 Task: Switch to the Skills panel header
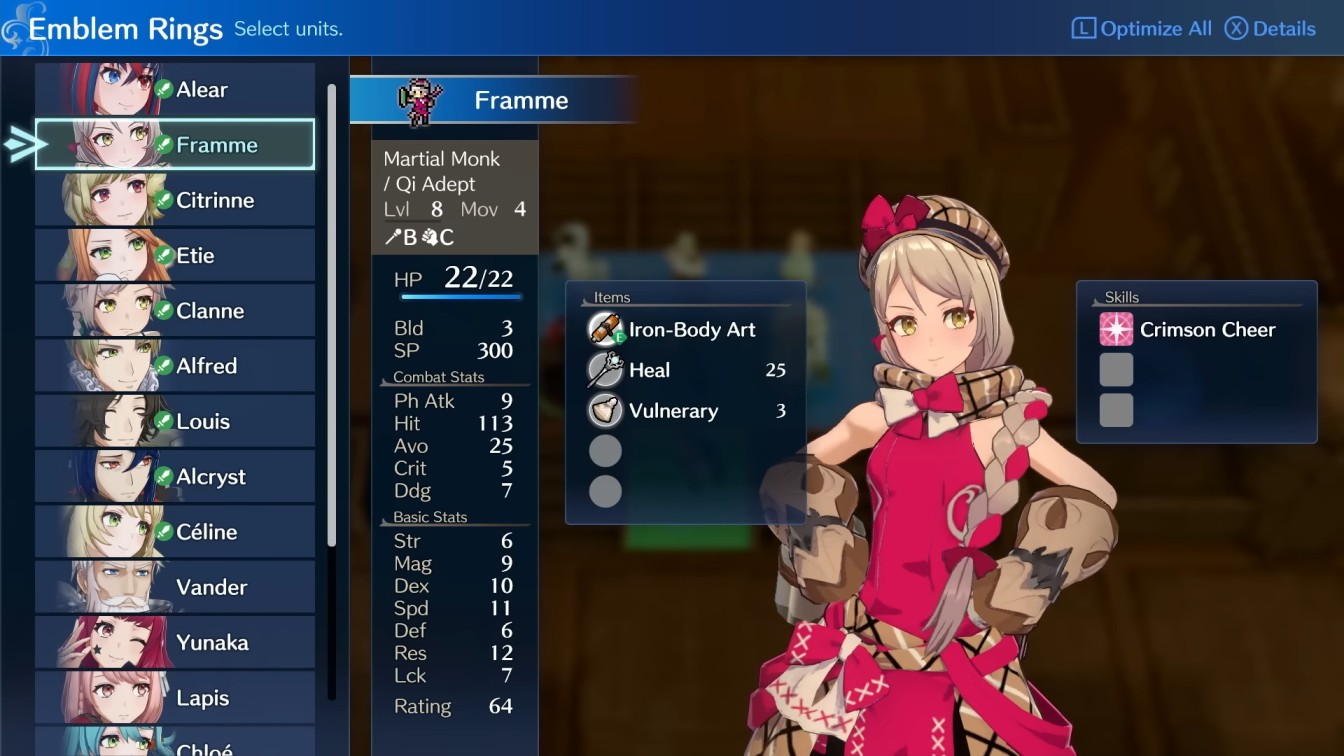click(1121, 297)
